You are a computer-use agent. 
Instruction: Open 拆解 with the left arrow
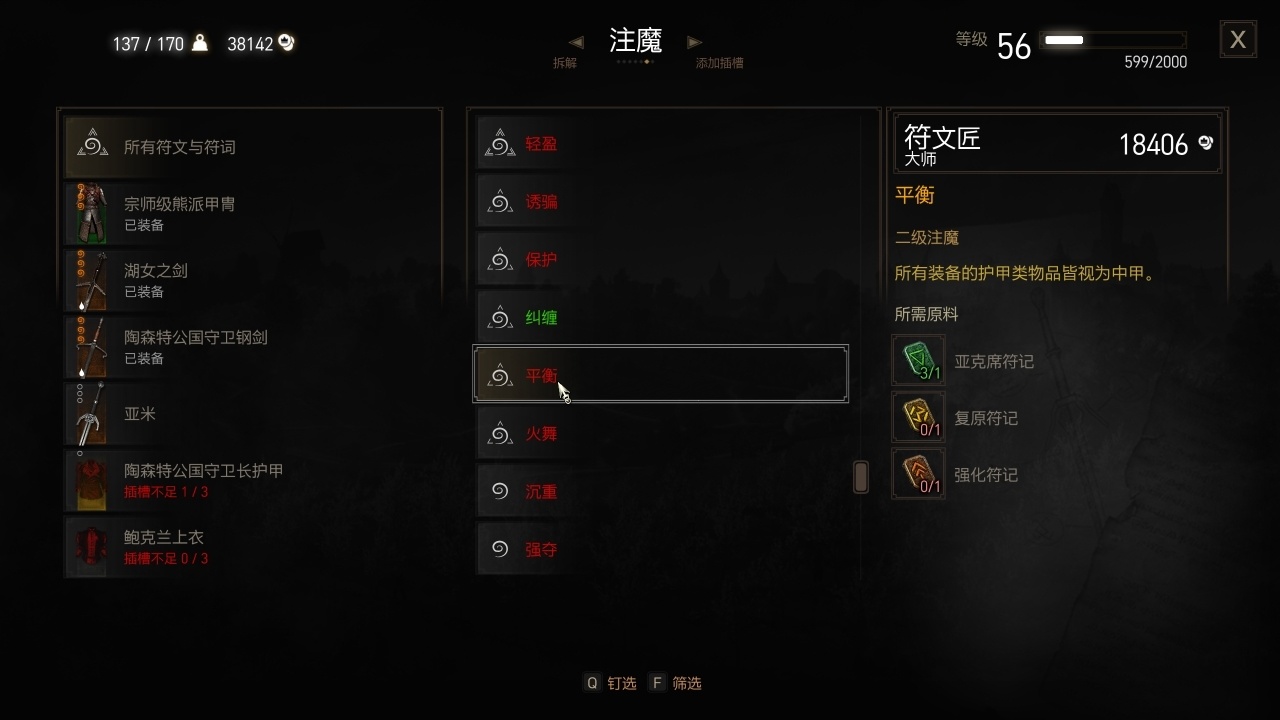tap(577, 42)
